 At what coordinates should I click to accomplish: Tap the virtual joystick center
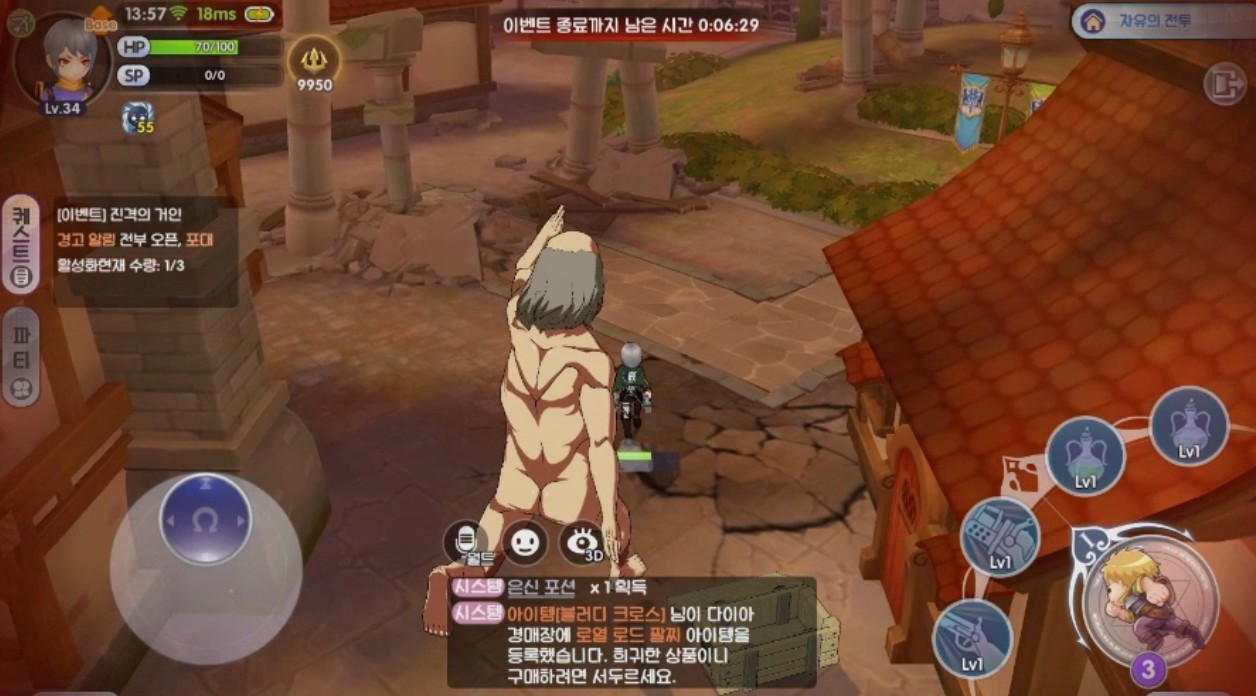205,519
